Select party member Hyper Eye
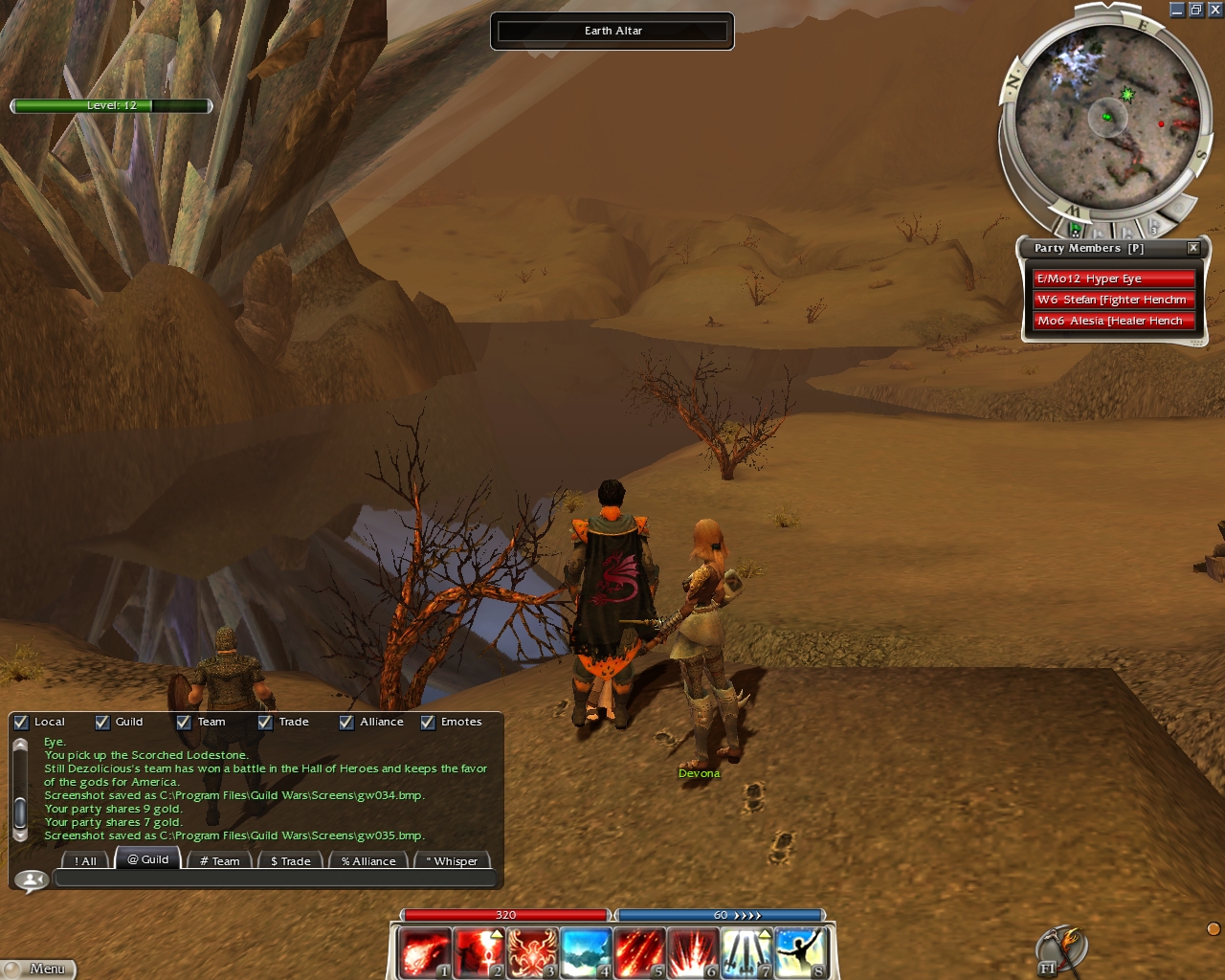 tap(1113, 278)
